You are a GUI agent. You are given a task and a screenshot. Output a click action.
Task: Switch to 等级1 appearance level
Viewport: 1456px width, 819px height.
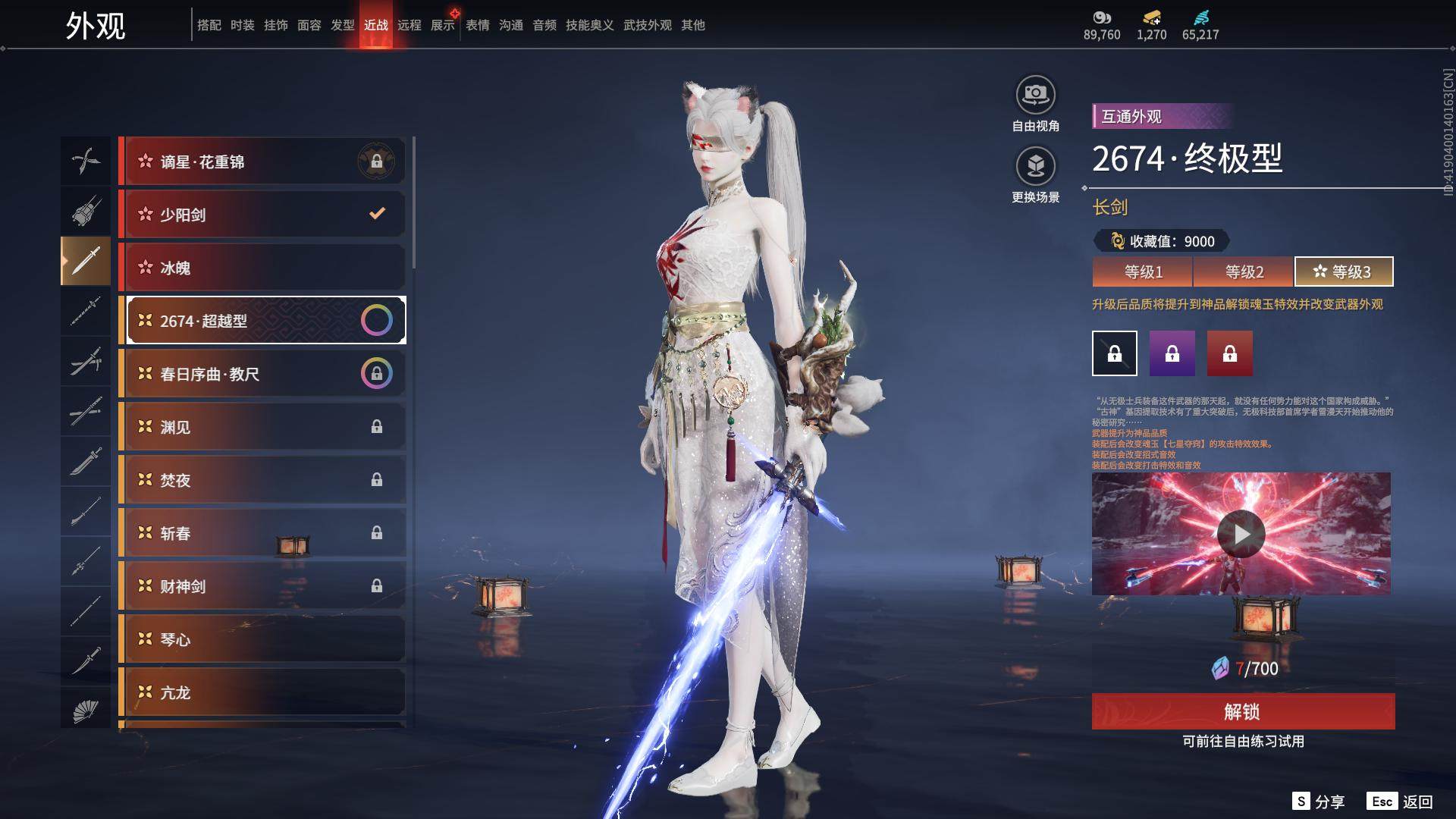click(x=1143, y=271)
